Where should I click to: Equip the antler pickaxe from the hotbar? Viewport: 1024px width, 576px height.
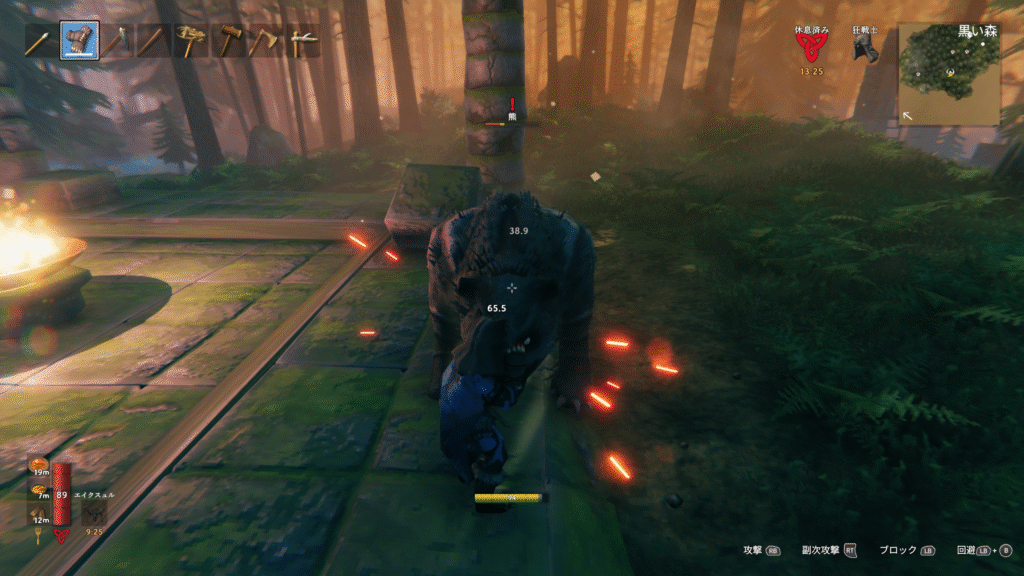189,41
